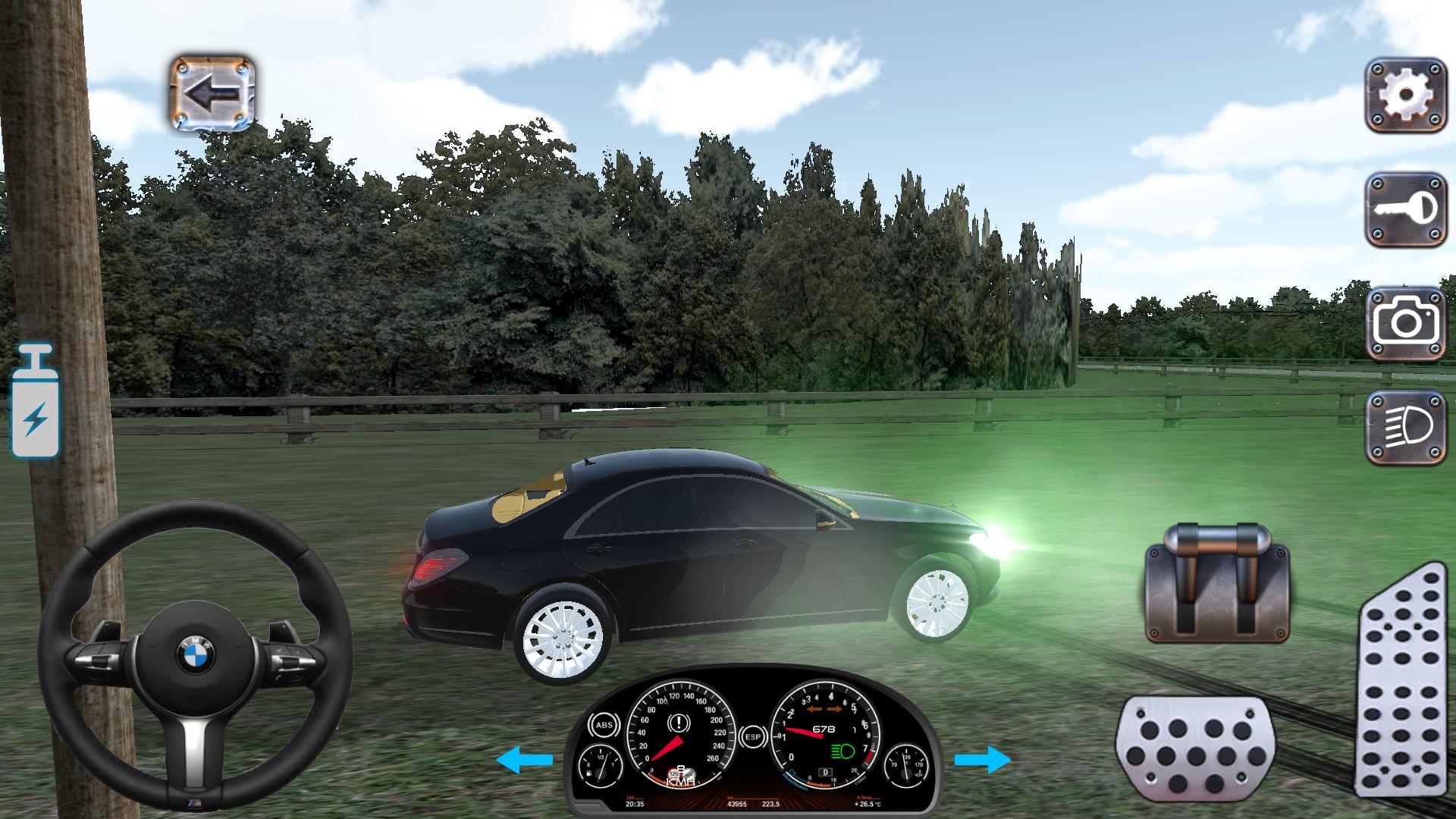Click the ABS indicator on the dashboard
This screenshot has width=1456, height=819.
click(604, 723)
